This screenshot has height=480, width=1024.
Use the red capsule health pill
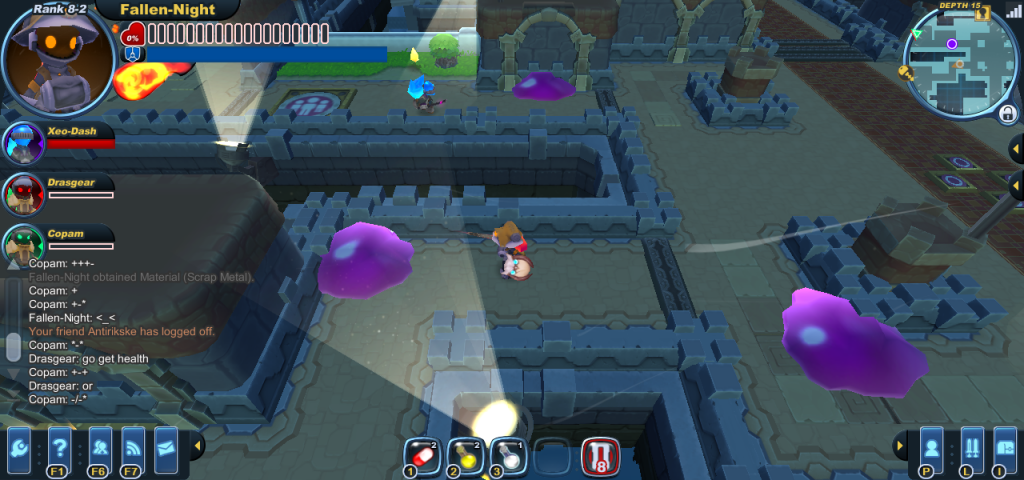422,455
